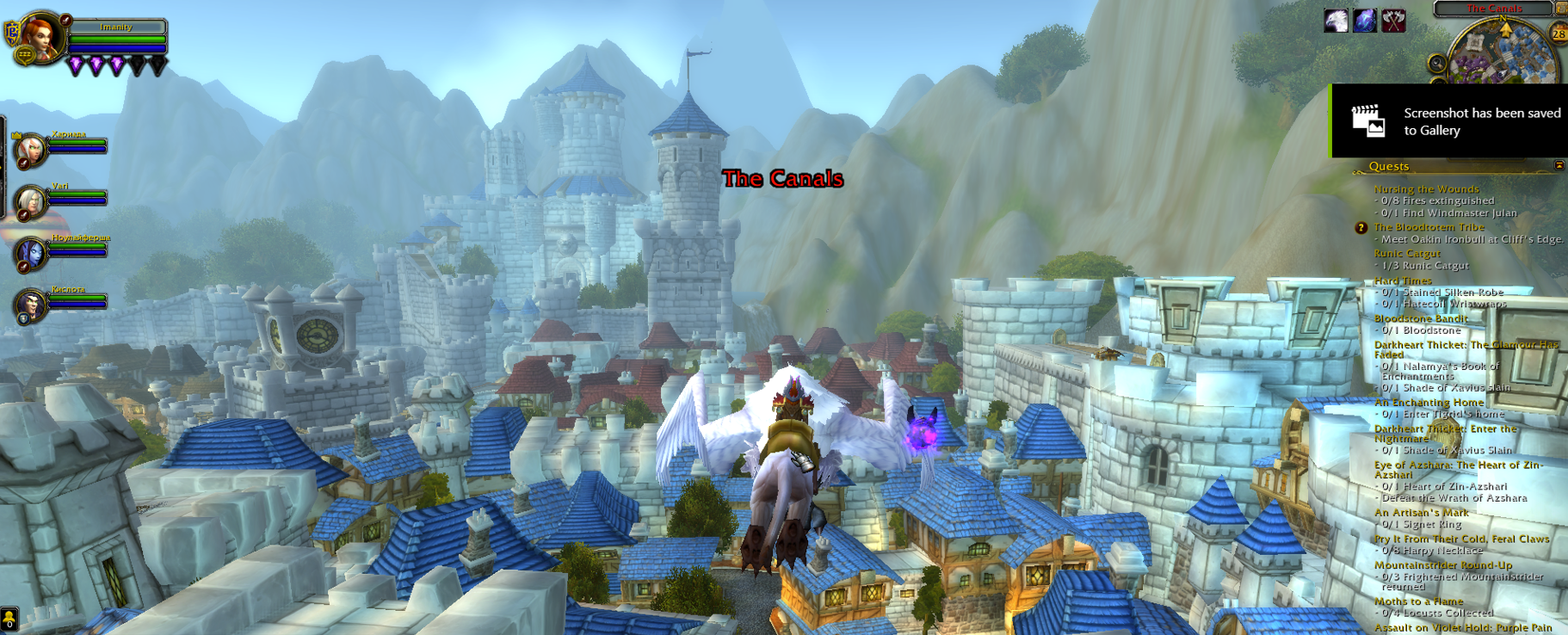The height and width of the screenshot is (635, 1568).
Task: Click the minimap tracking magnifier button
Action: pos(1436,63)
